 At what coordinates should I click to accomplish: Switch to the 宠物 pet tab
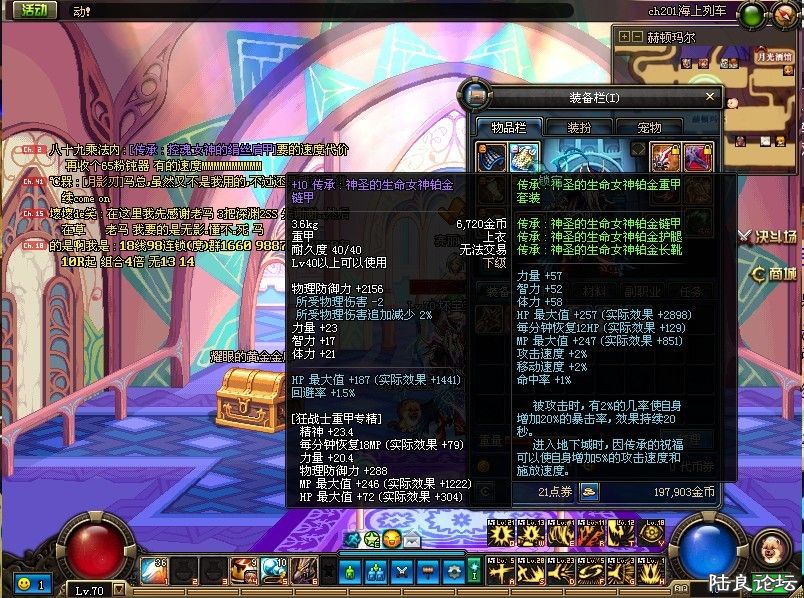click(x=649, y=127)
